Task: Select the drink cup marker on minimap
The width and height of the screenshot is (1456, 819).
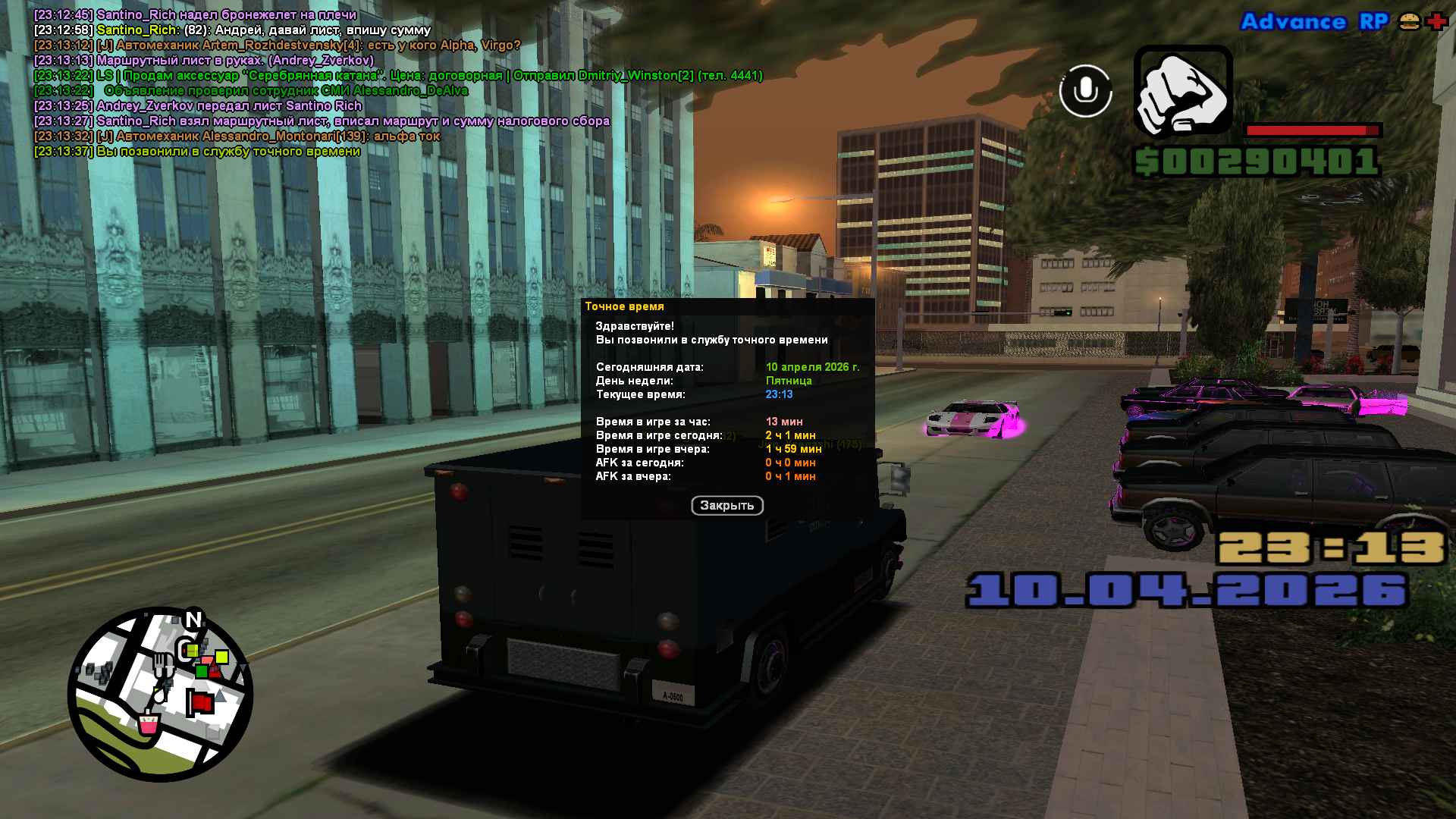Action: pos(148,723)
